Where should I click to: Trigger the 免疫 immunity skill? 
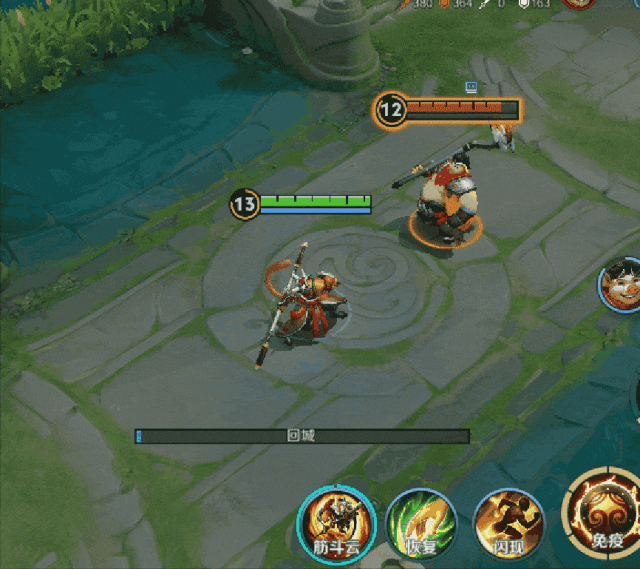[x=606, y=514]
